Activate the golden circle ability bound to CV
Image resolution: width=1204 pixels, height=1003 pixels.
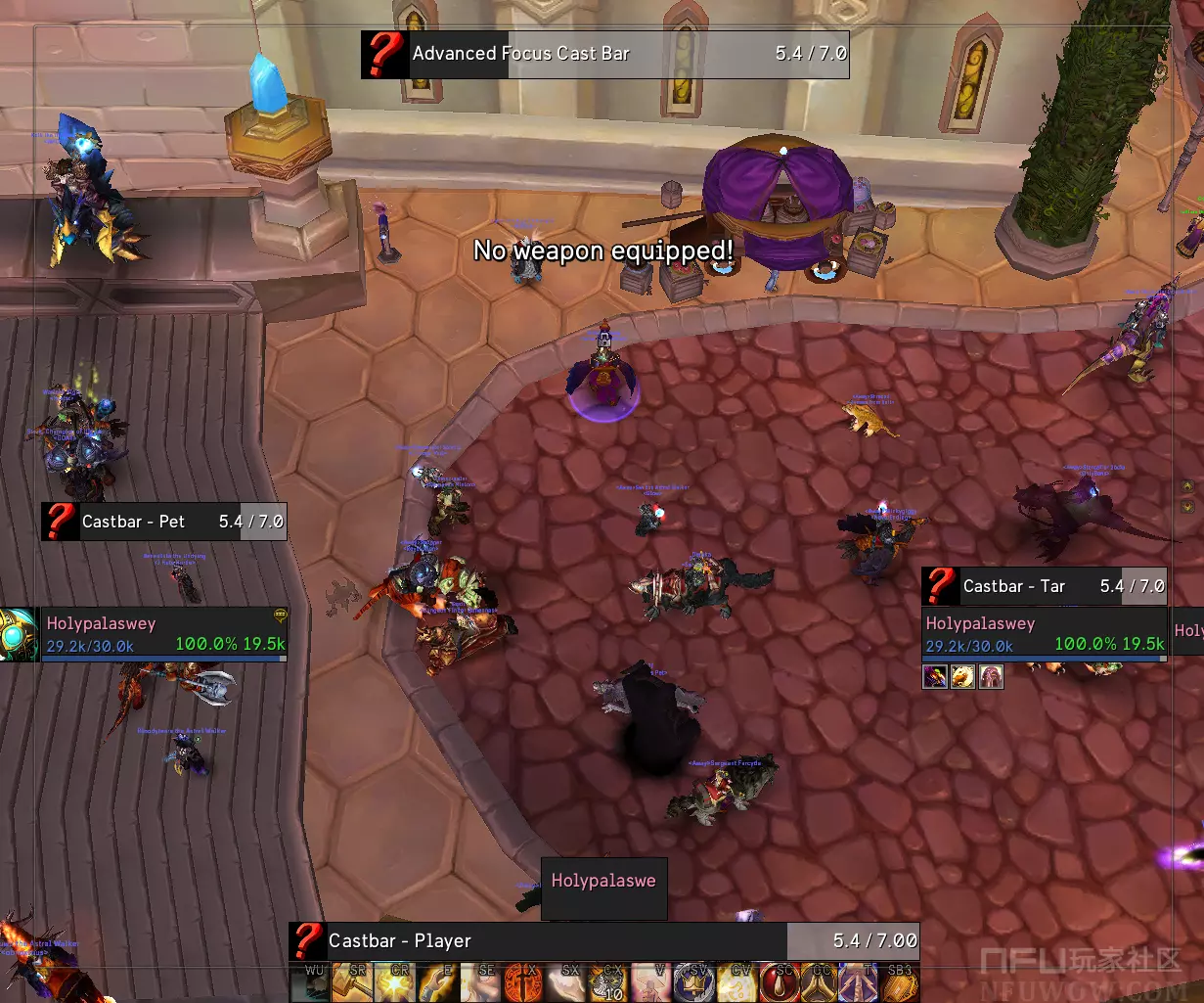[x=736, y=983]
